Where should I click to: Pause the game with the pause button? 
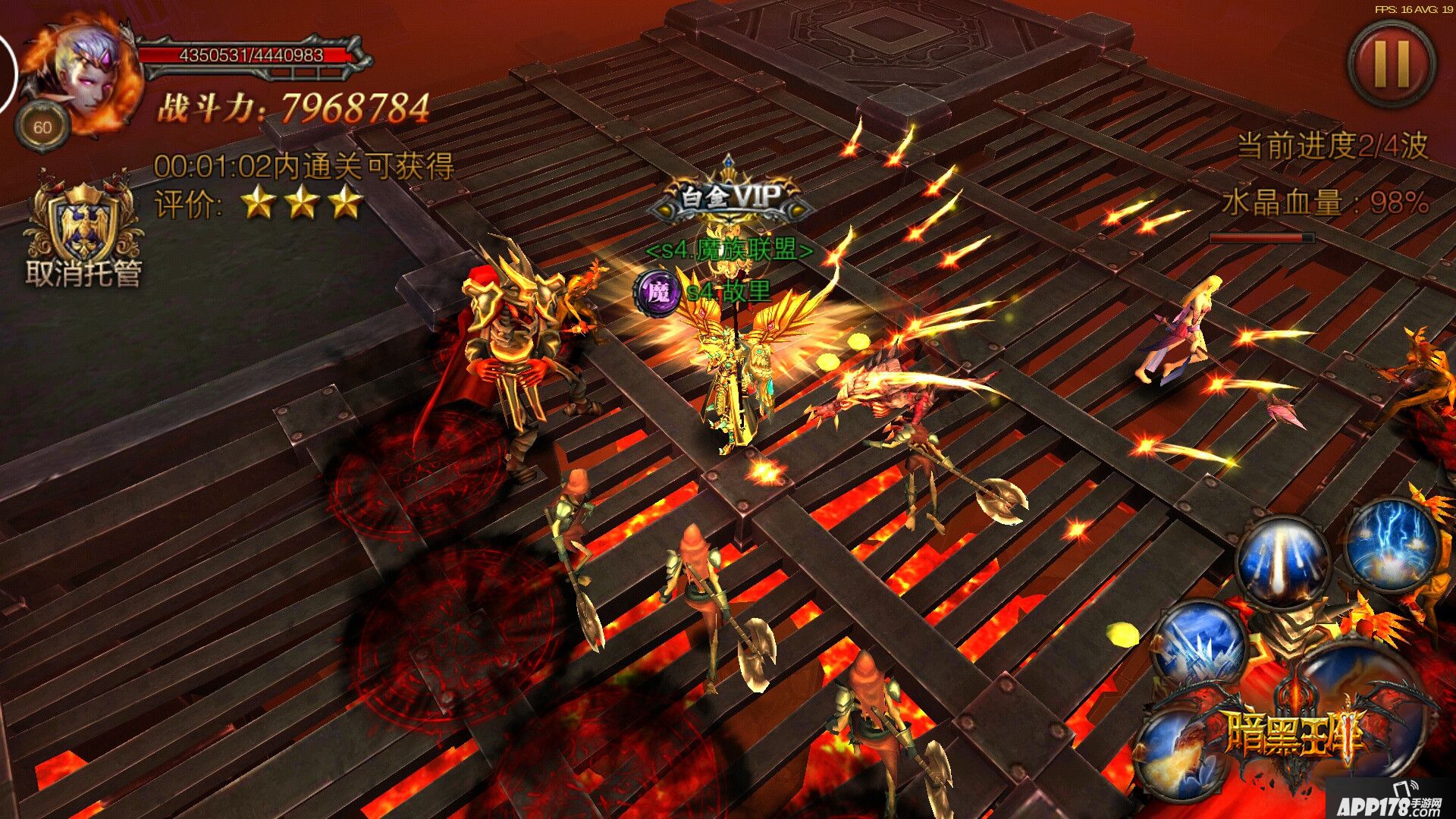pyautogui.click(x=1391, y=64)
